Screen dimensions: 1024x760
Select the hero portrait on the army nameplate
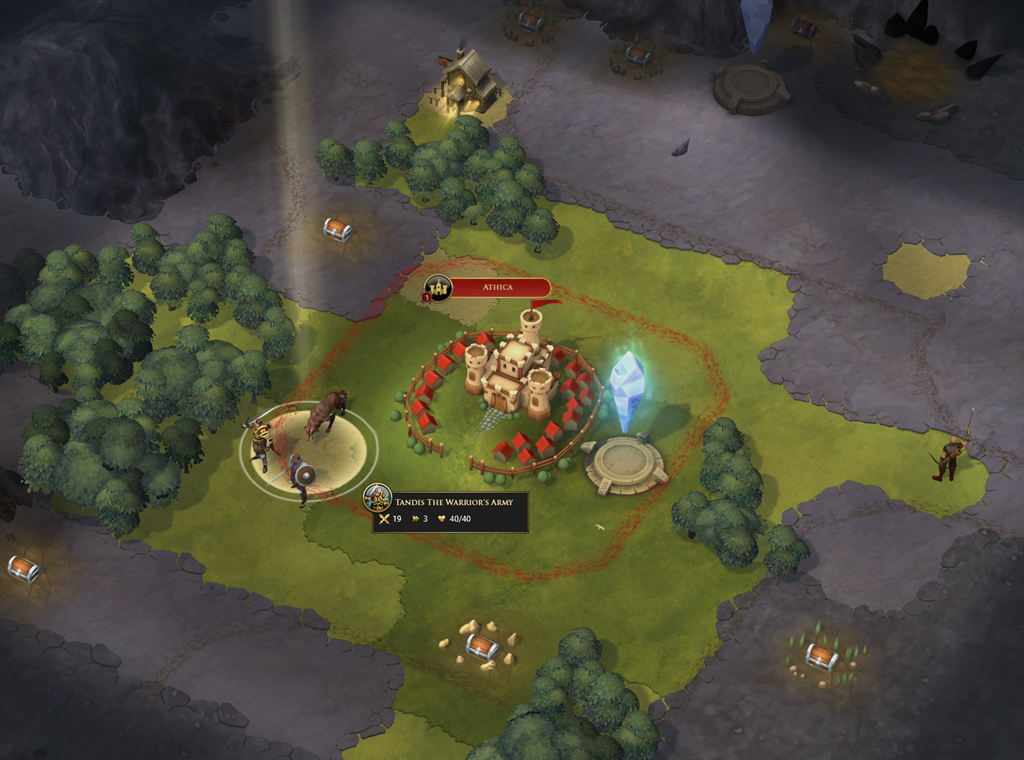pyautogui.click(x=378, y=498)
